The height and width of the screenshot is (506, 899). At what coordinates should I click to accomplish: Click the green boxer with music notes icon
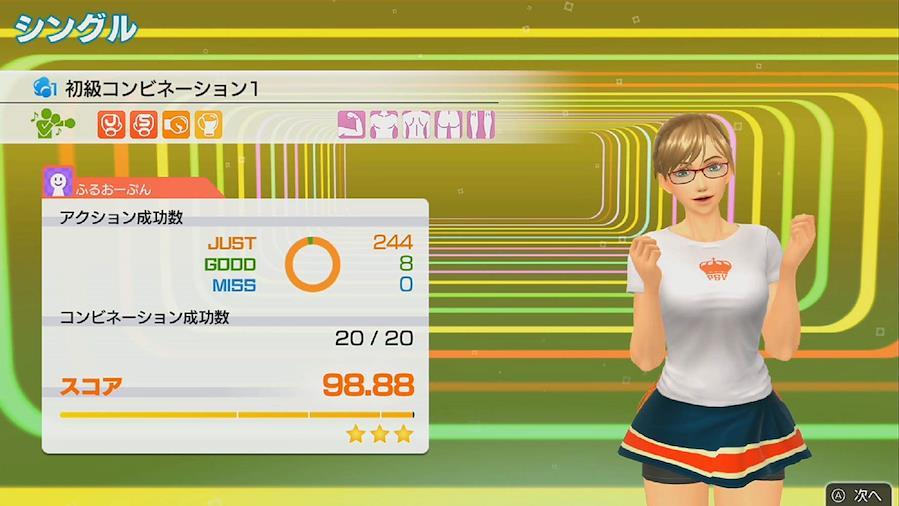[x=52, y=125]
